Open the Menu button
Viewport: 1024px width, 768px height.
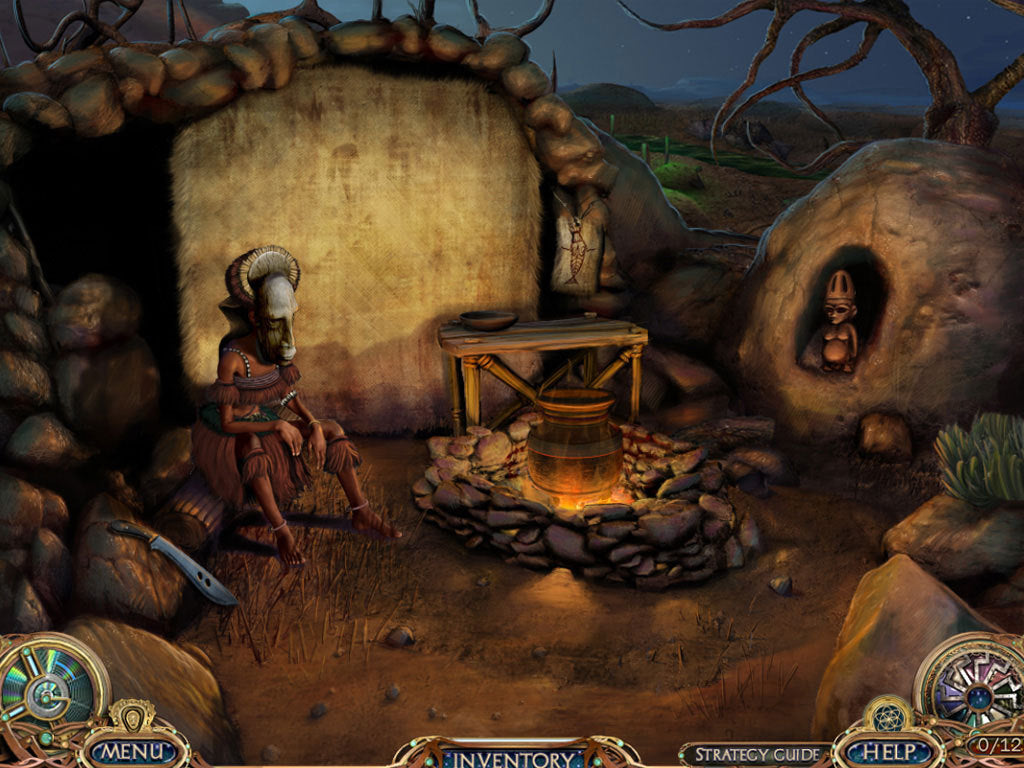click(x=132, y=750)
